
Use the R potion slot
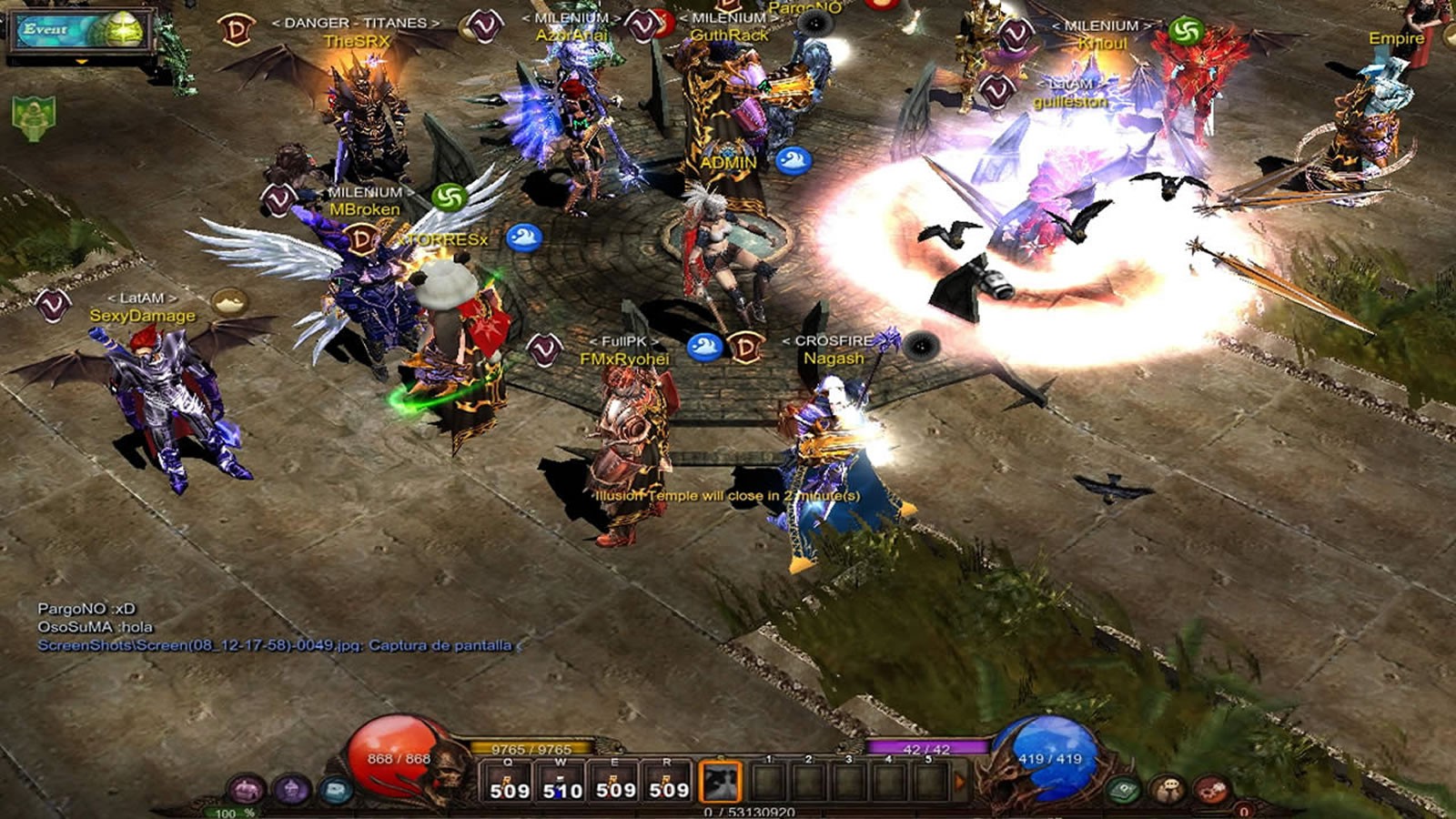(x=667, y=782)
